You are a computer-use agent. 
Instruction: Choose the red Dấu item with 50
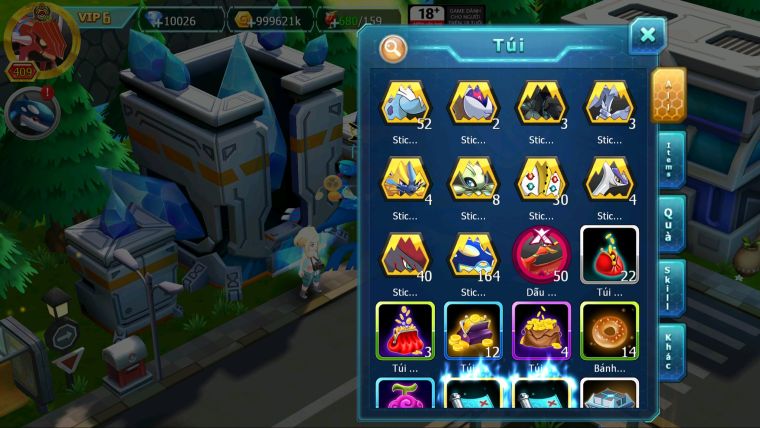(541, 256)
